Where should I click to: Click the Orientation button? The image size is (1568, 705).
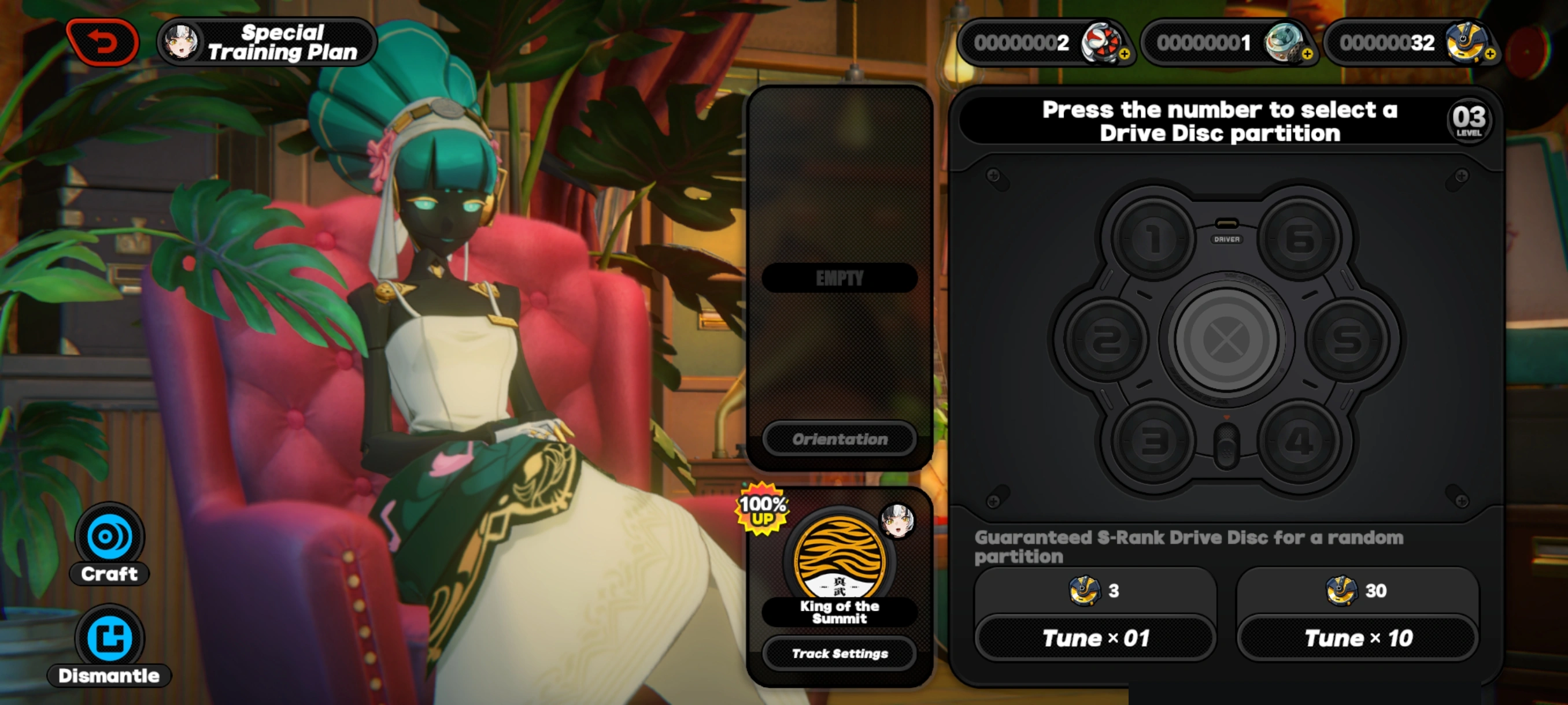(840, 439)
